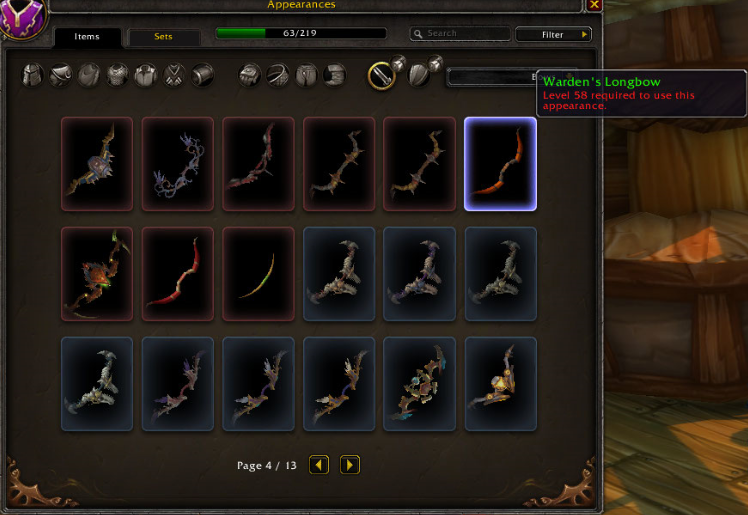Choose the bright red recurve bow appearance

coord(177,274)
